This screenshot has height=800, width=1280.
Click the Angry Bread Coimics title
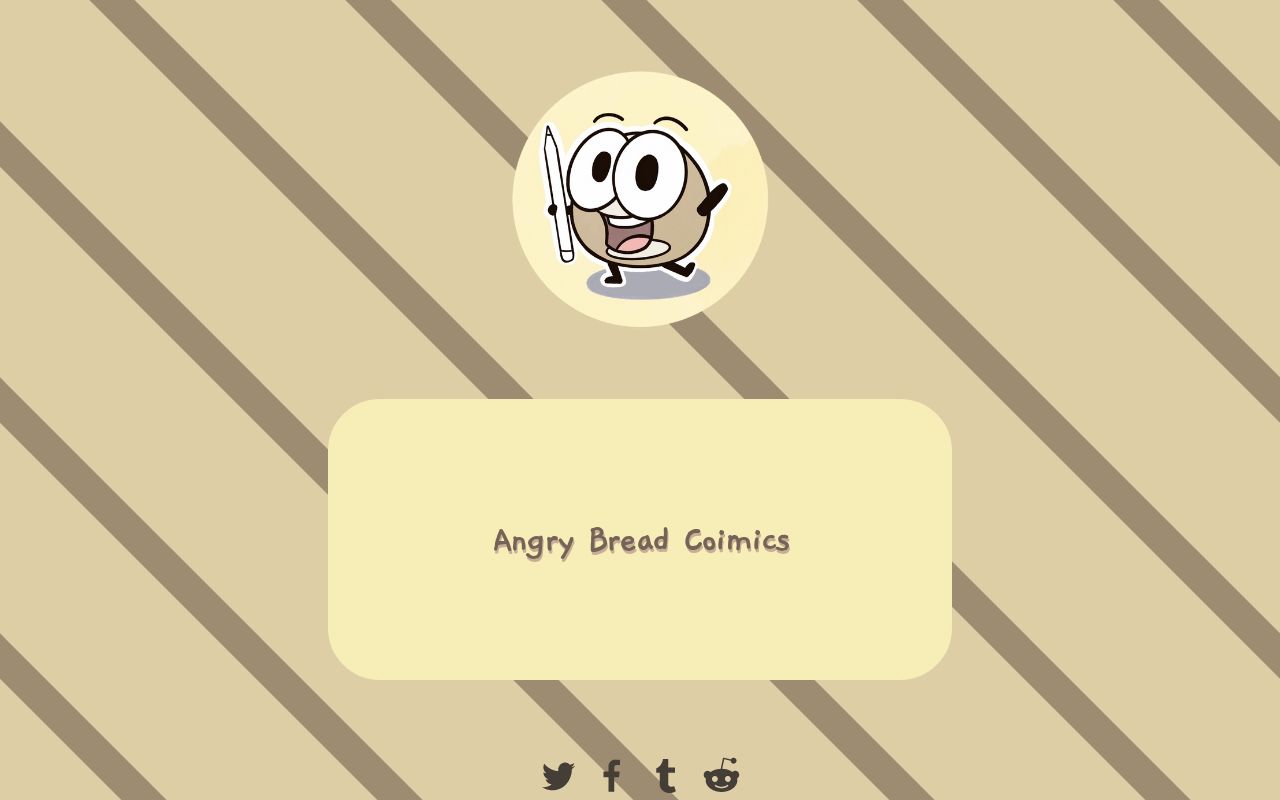click(640, 541)
